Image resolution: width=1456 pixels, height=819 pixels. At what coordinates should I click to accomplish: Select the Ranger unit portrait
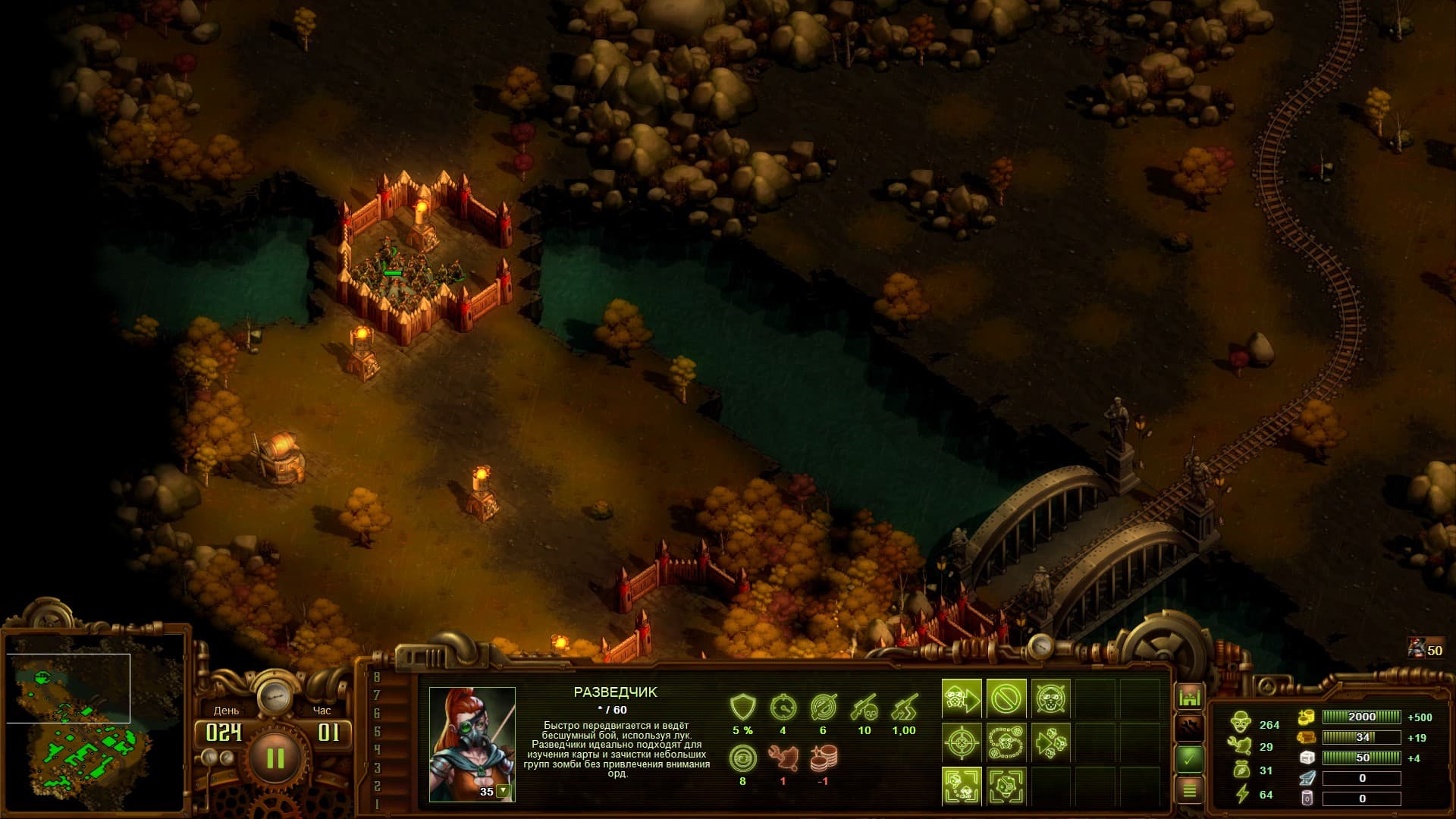(472, 743)
